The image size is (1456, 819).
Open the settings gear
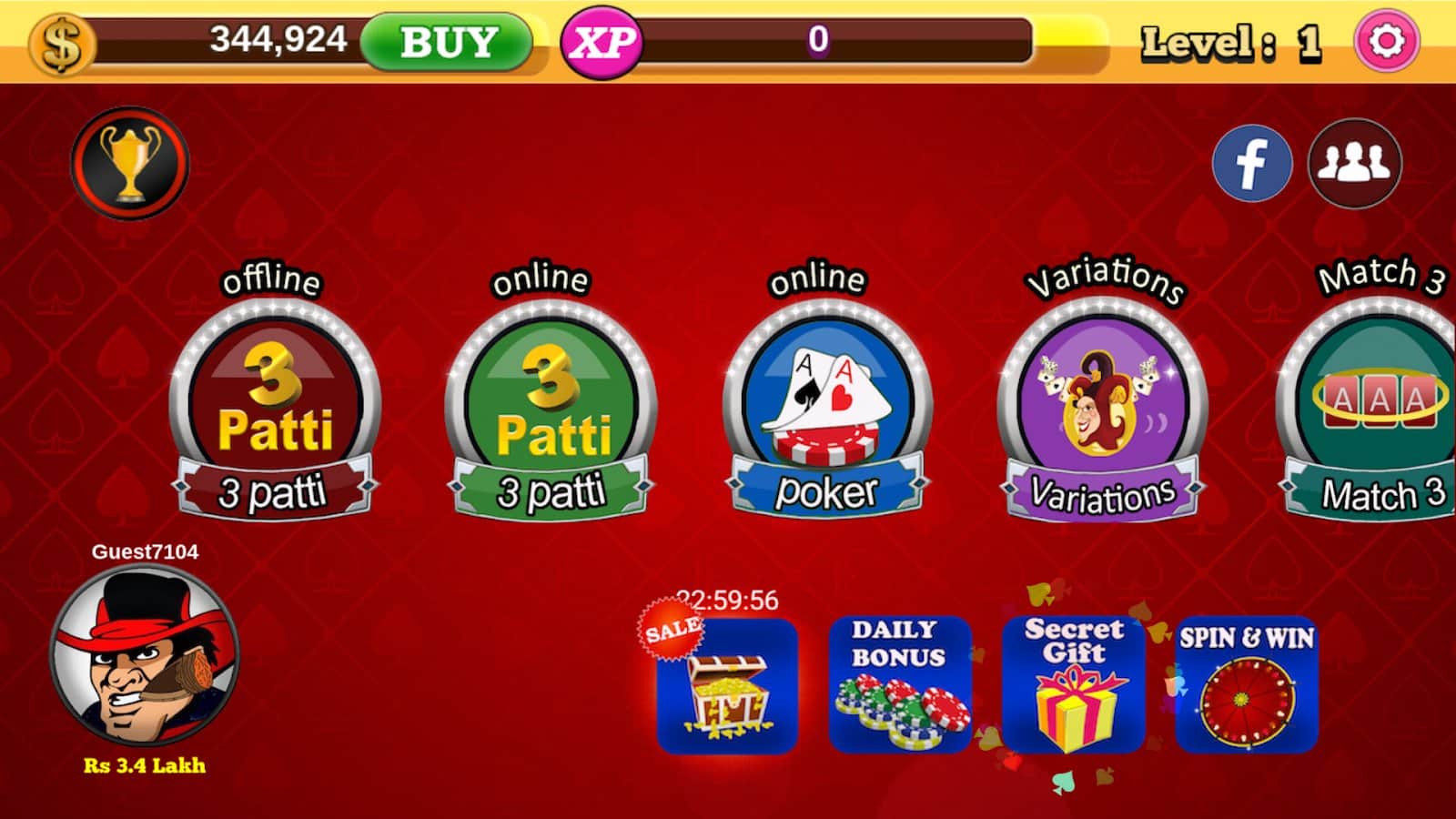pyautogui.click(x=1386, y=39)
